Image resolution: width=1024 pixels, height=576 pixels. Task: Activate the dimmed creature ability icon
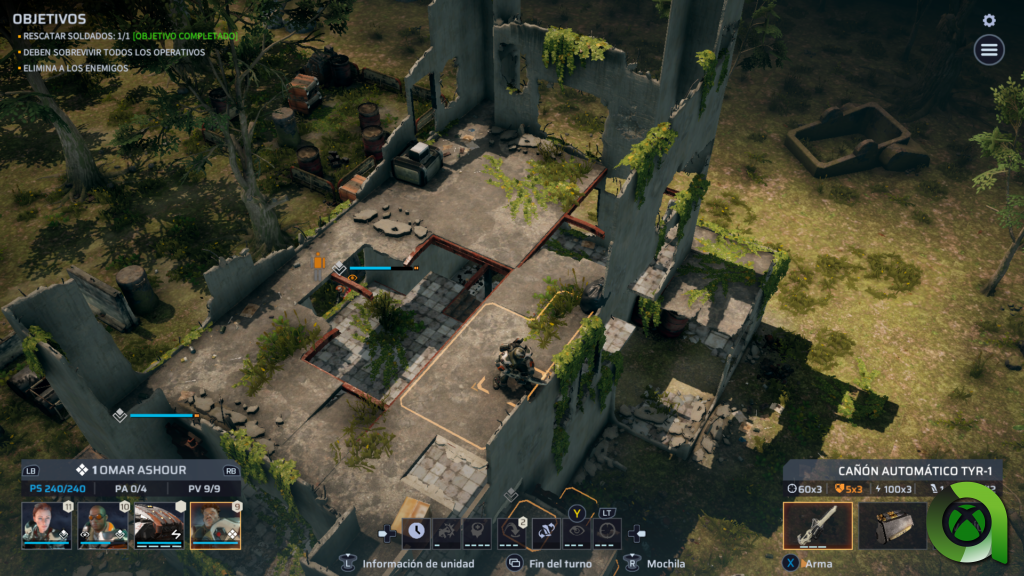tap(447, 533)
